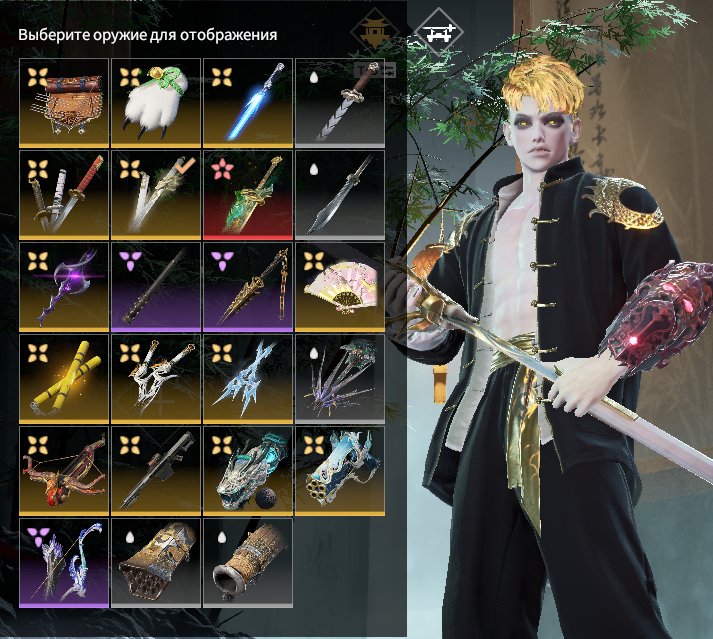713x639 pixels.
Task: Select the dark musket weapon
Action: [156, 471]
